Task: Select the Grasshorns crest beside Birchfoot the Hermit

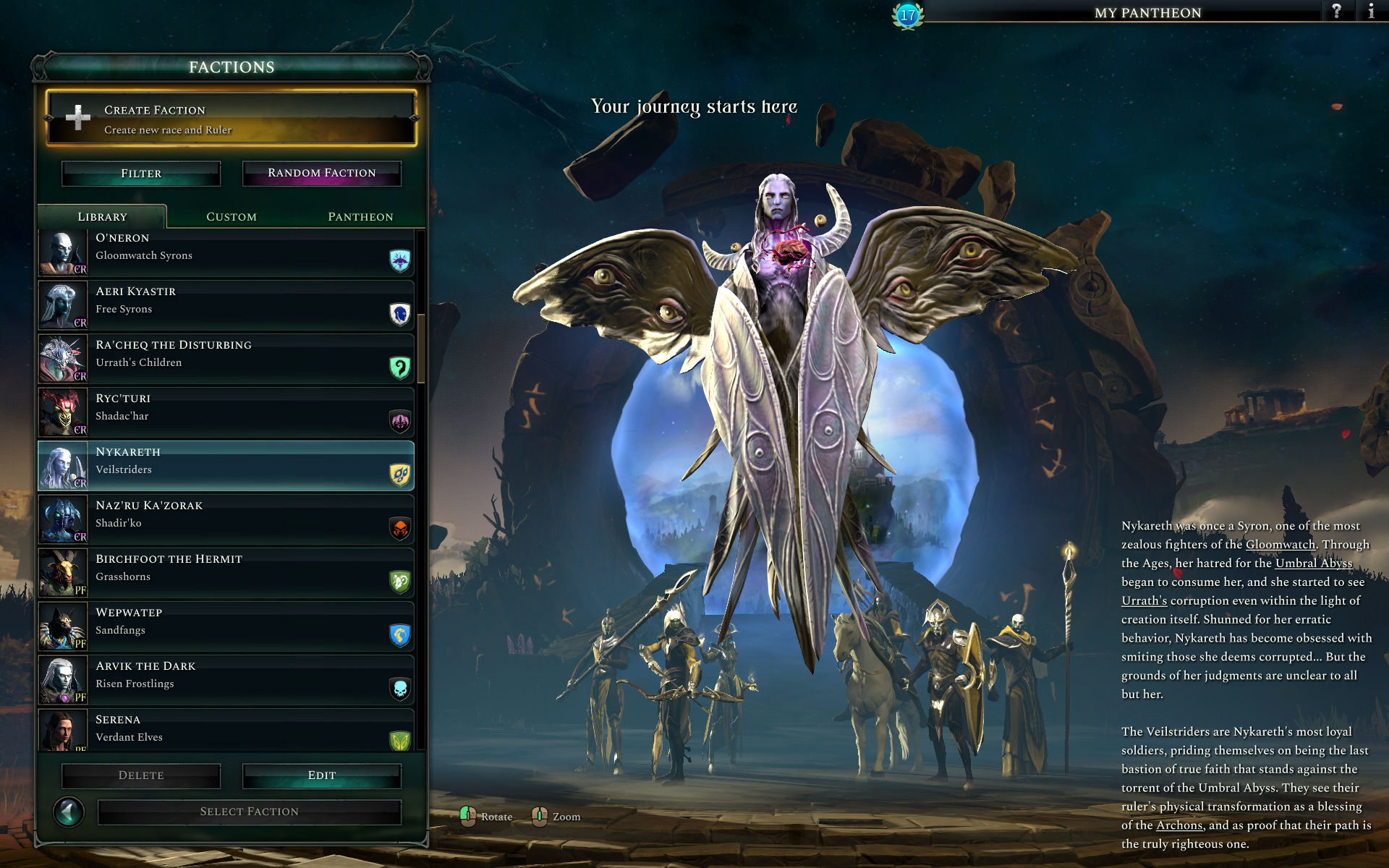Action: tap(400, 582)
